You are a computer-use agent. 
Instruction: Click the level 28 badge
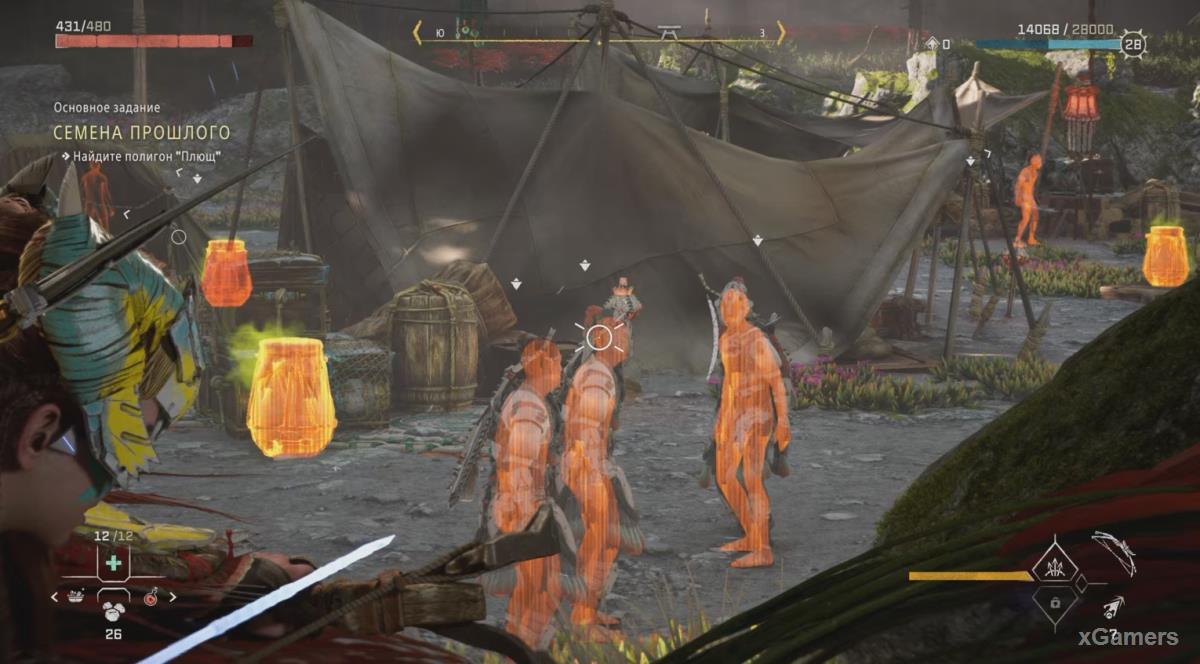tap(1133, 45)
